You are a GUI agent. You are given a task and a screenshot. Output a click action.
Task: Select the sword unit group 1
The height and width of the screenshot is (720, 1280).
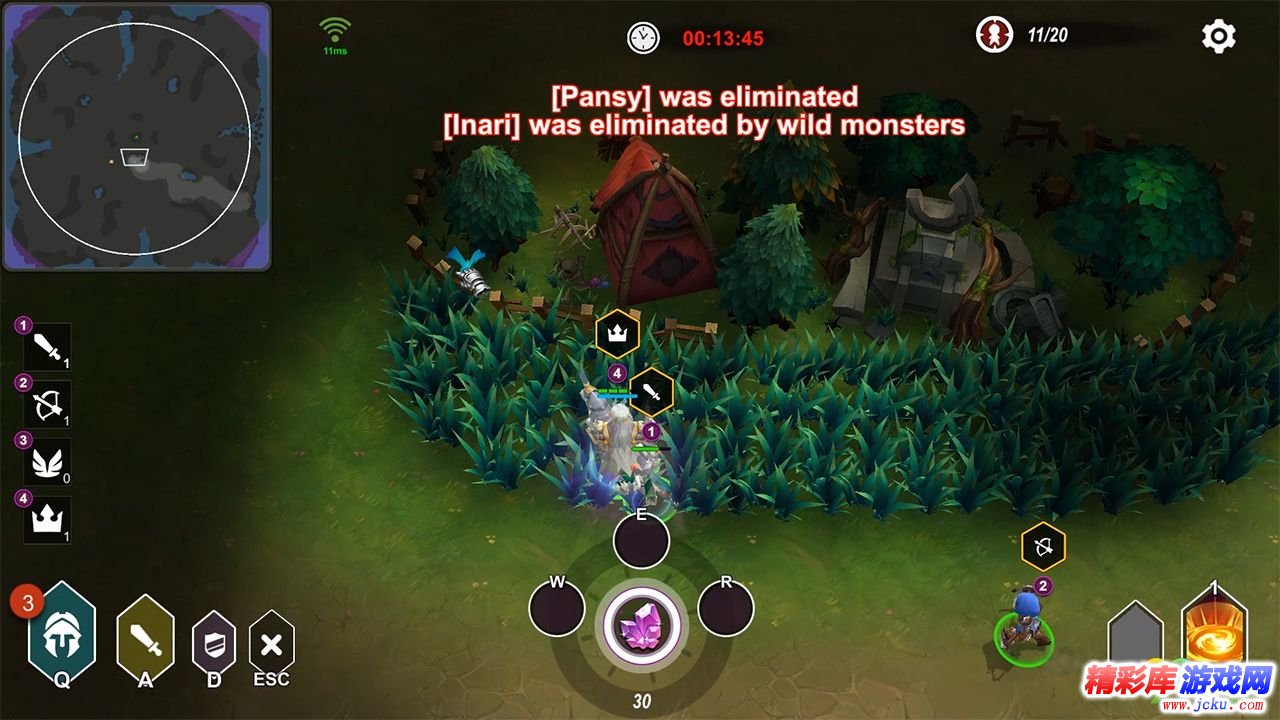(x=47, y=347)
